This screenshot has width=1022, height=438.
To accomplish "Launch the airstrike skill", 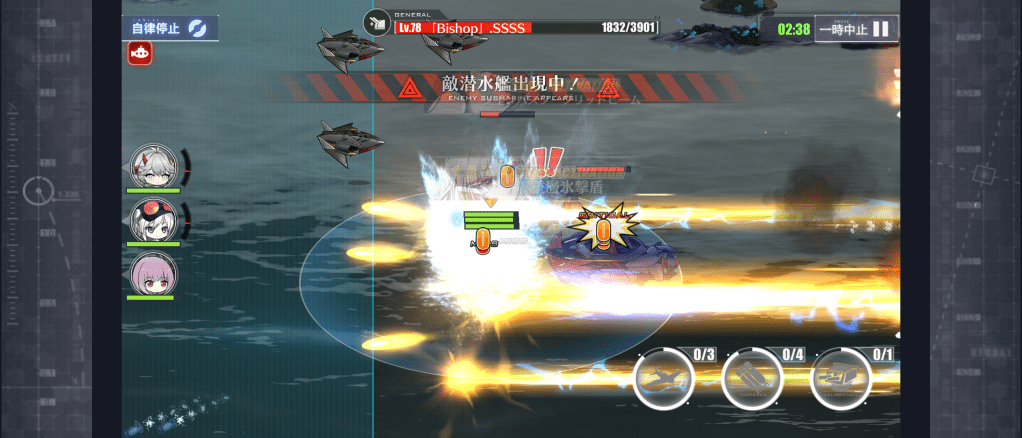I will [665, 380].
